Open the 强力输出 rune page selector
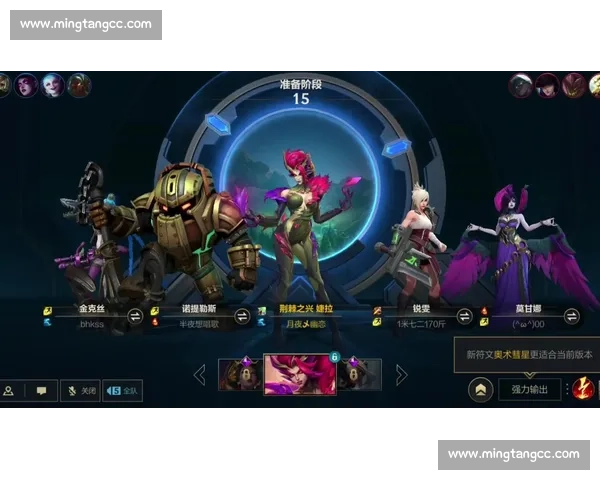Screen dimensions: 600x480 pos(529,388)
